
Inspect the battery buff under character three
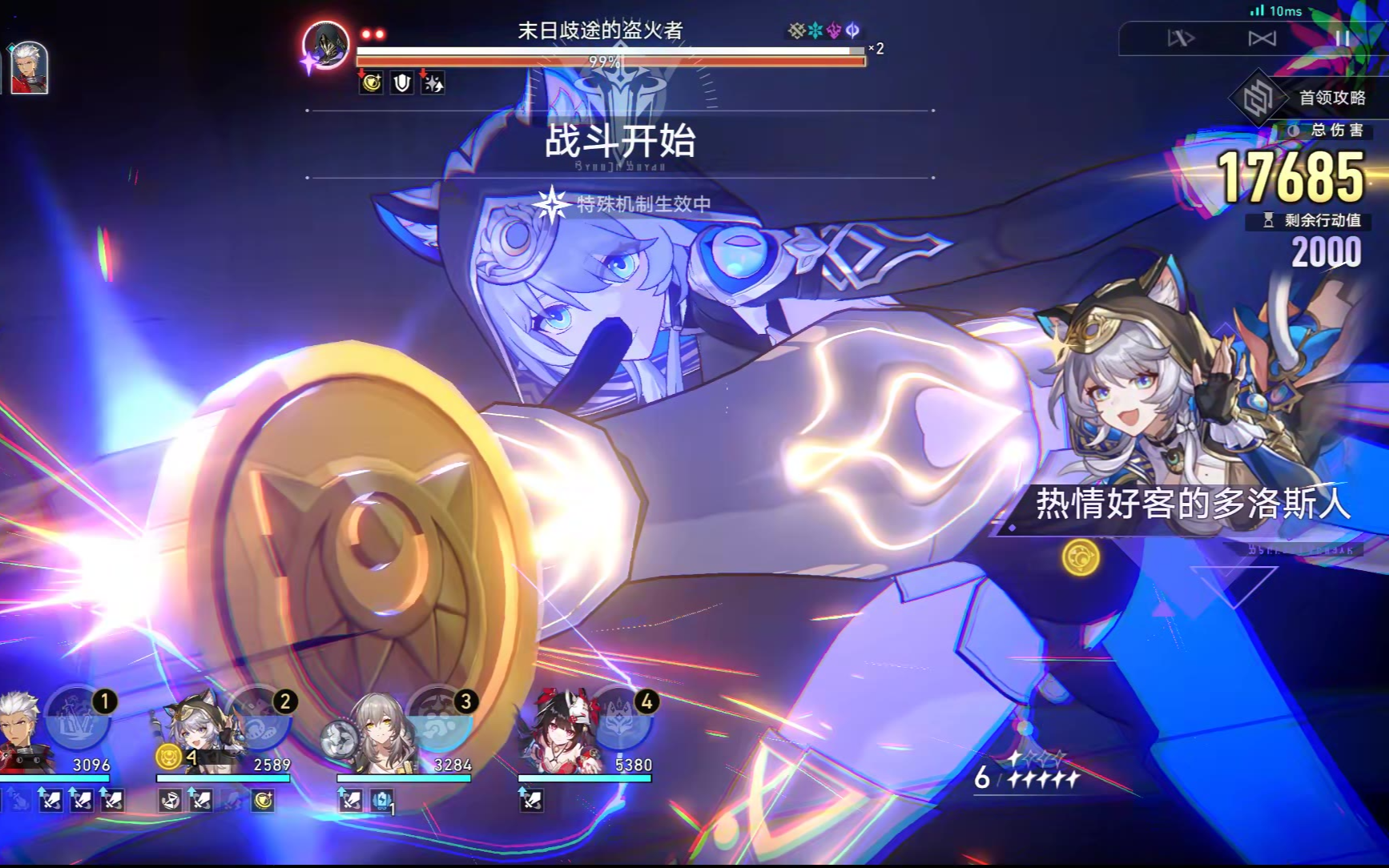coord(381,800)
